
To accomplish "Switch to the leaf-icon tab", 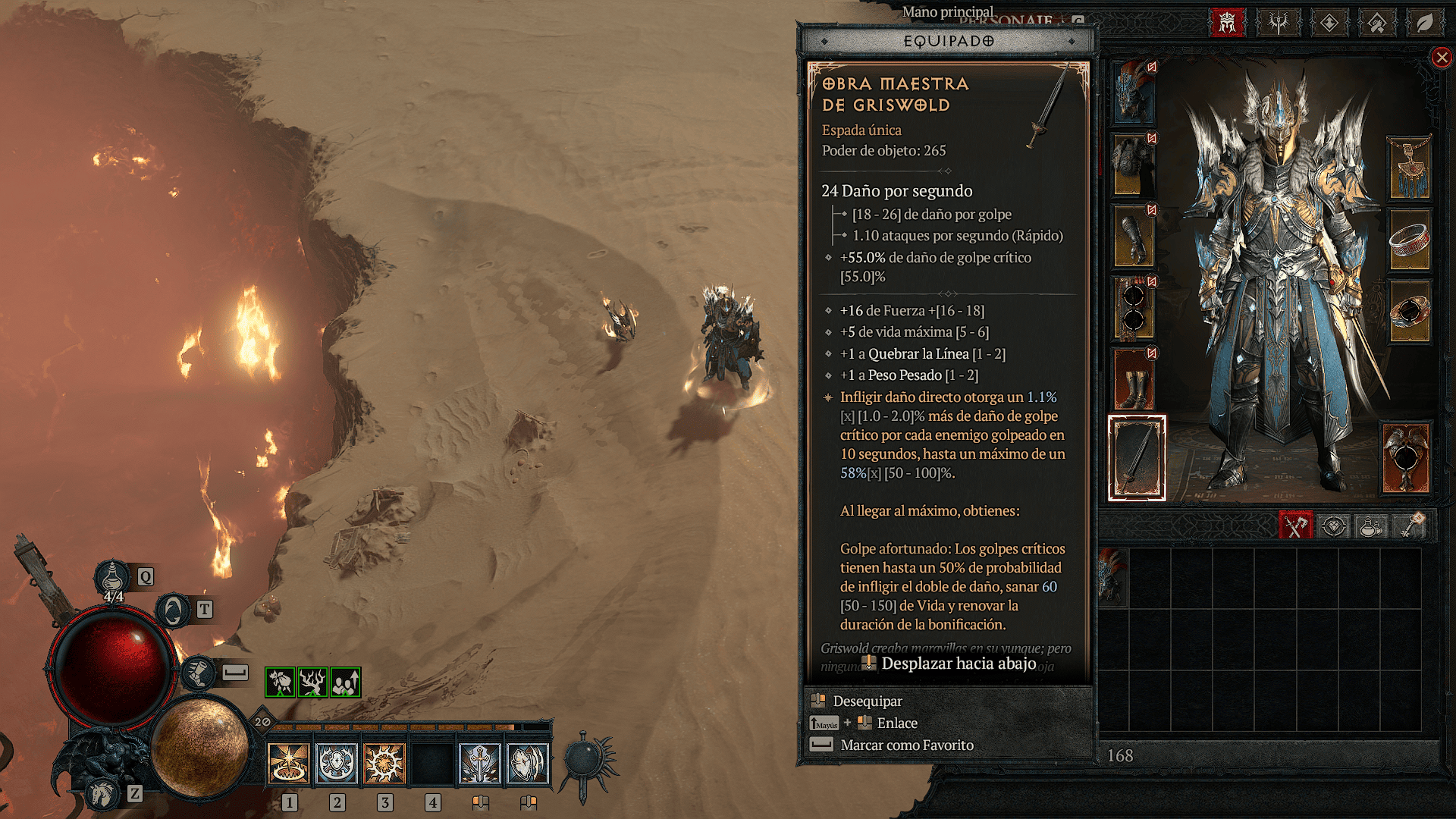I will tap(1425, 23).
